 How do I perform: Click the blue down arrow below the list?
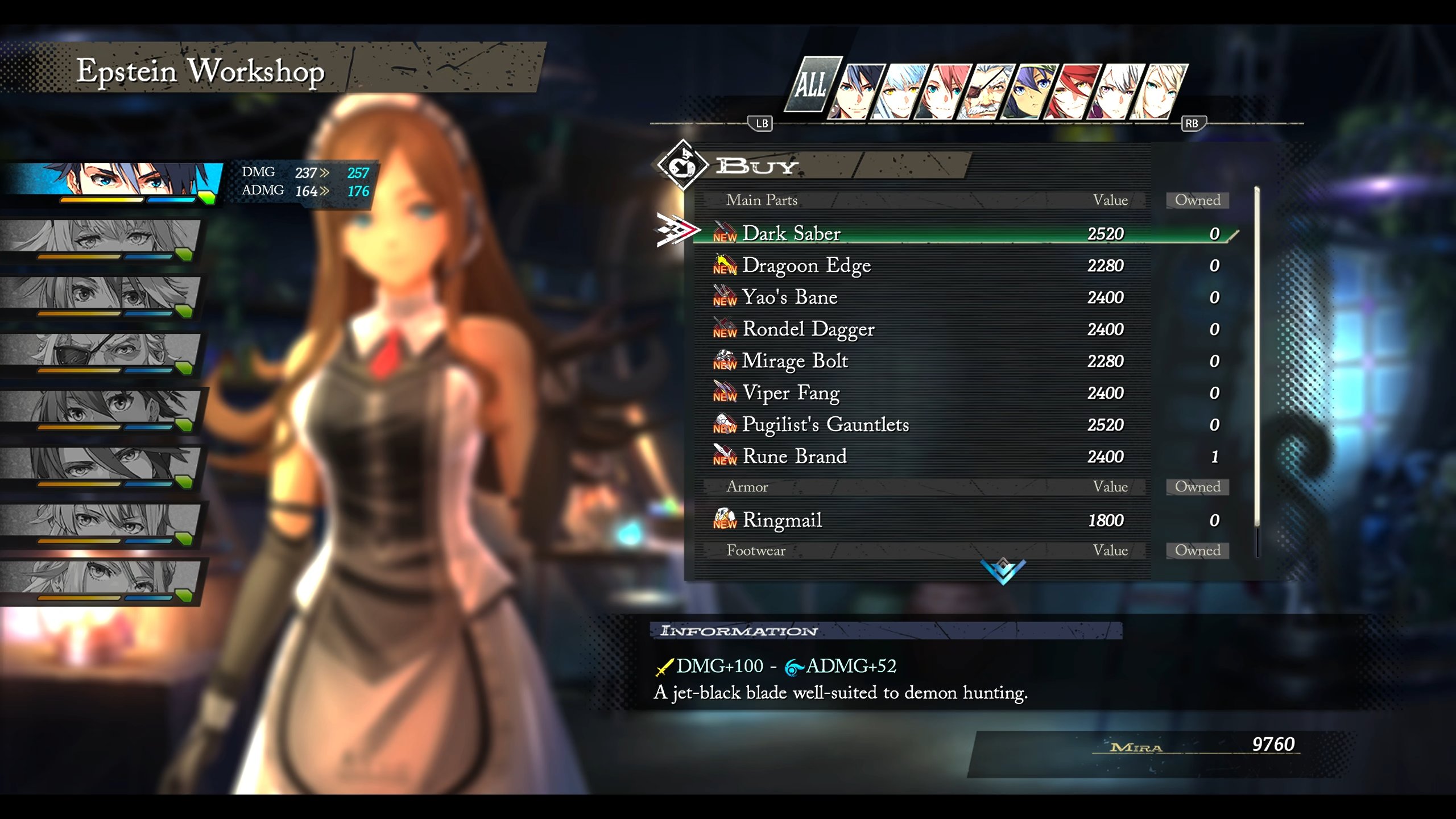[x=1003, y=571]
